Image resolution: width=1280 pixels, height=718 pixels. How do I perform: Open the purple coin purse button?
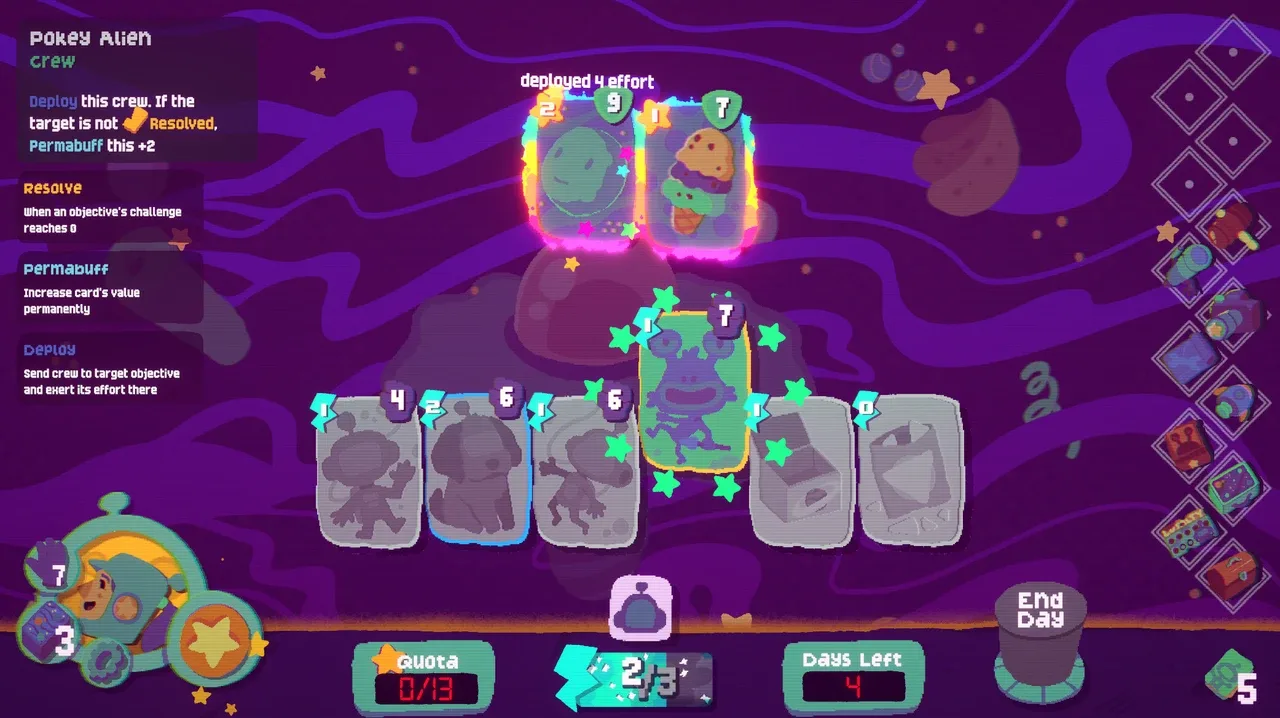pos(640,607)
